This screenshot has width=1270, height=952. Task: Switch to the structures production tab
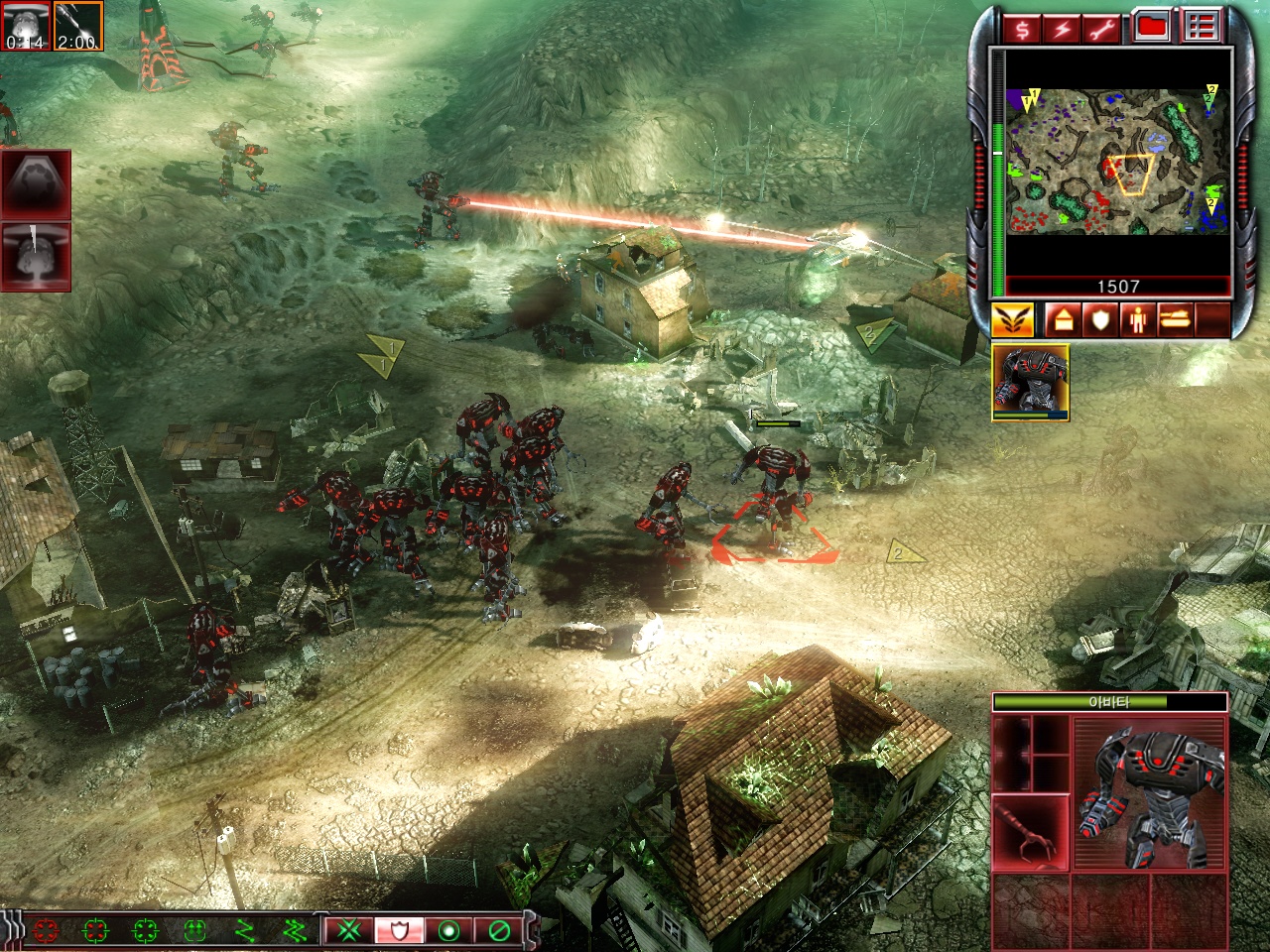pyautogui.click(x=1061, y=320)
